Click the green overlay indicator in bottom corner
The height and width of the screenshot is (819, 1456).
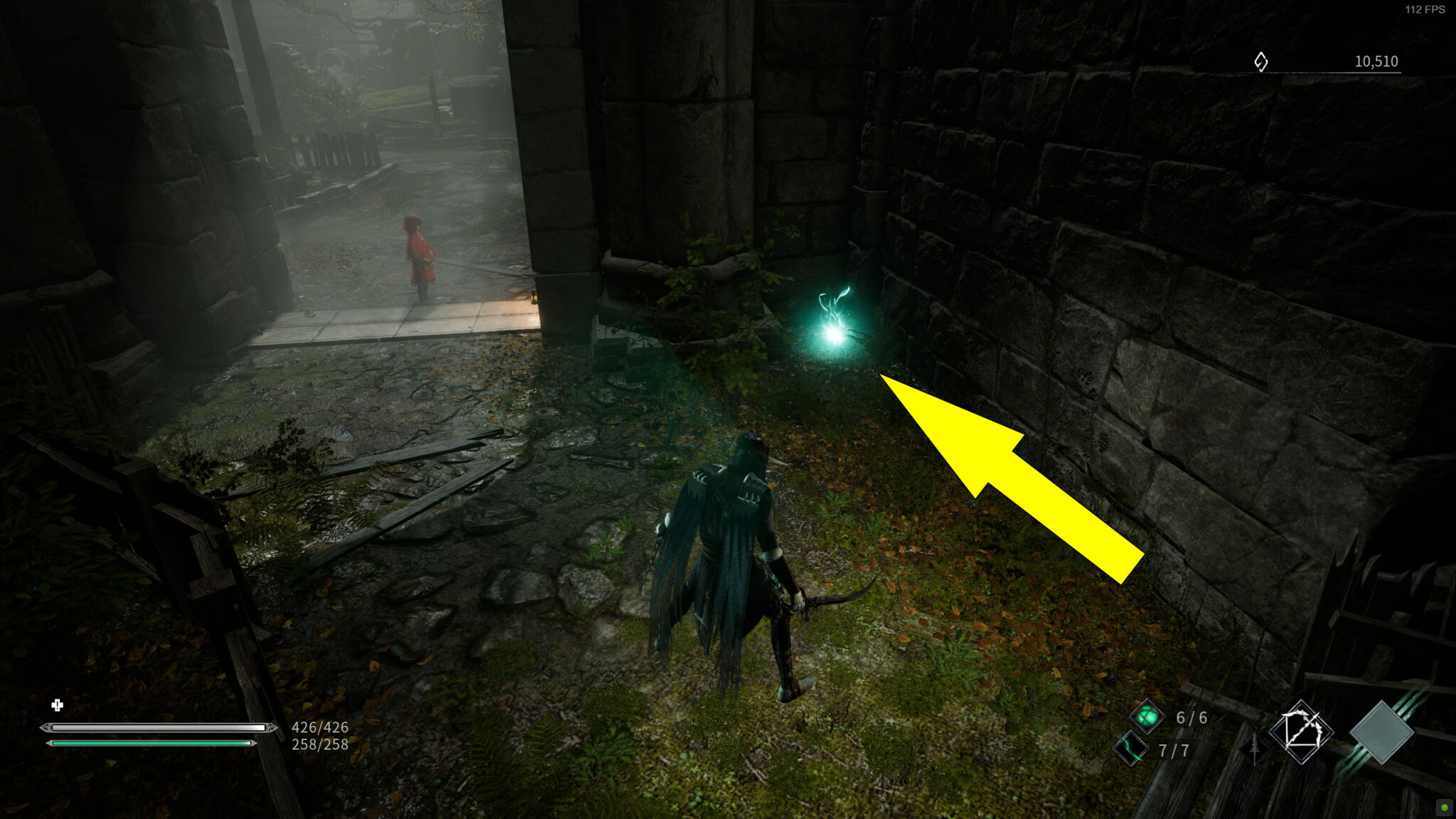point(1444,808)
